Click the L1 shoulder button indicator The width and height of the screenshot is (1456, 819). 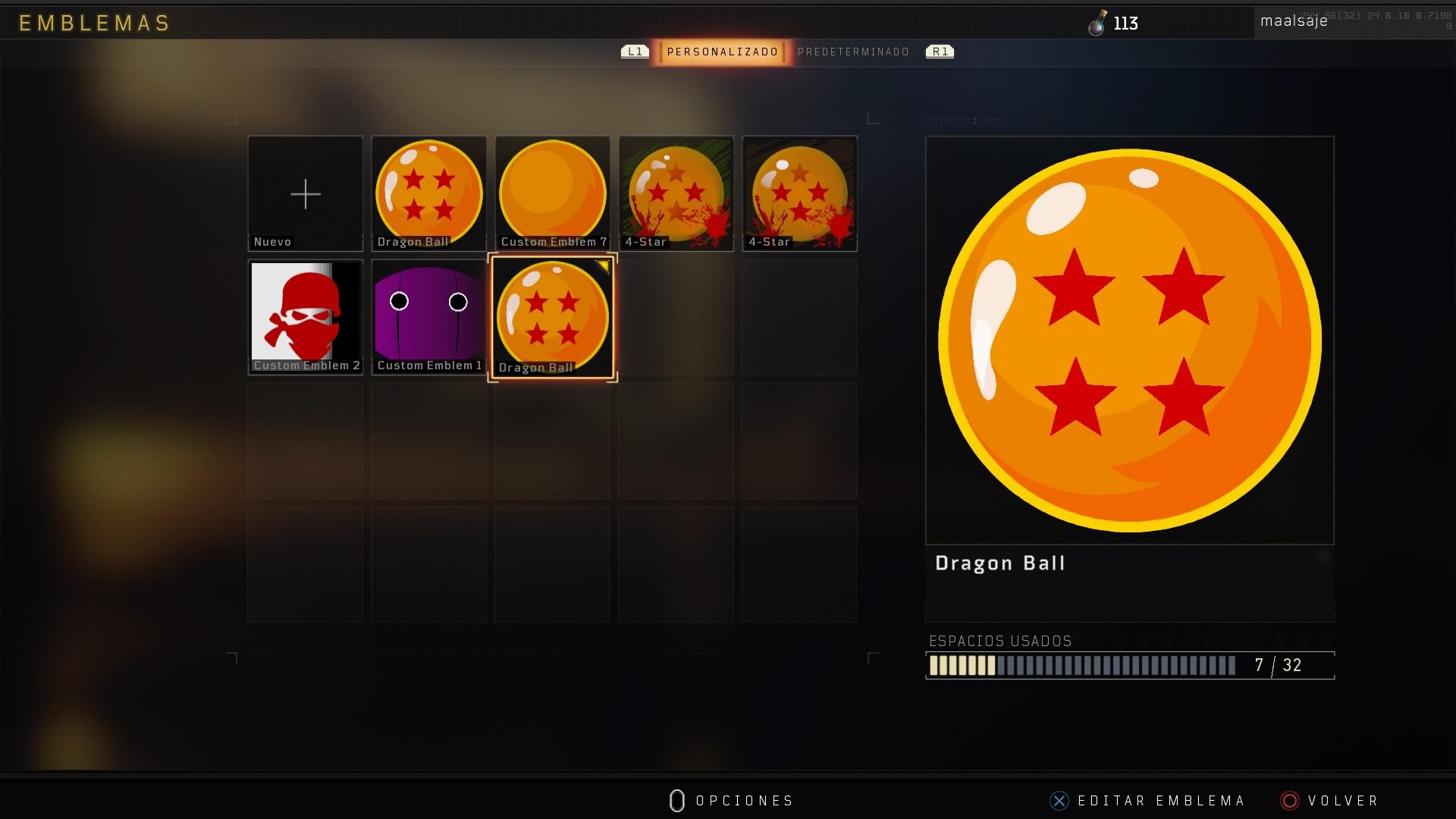(634, 52)
